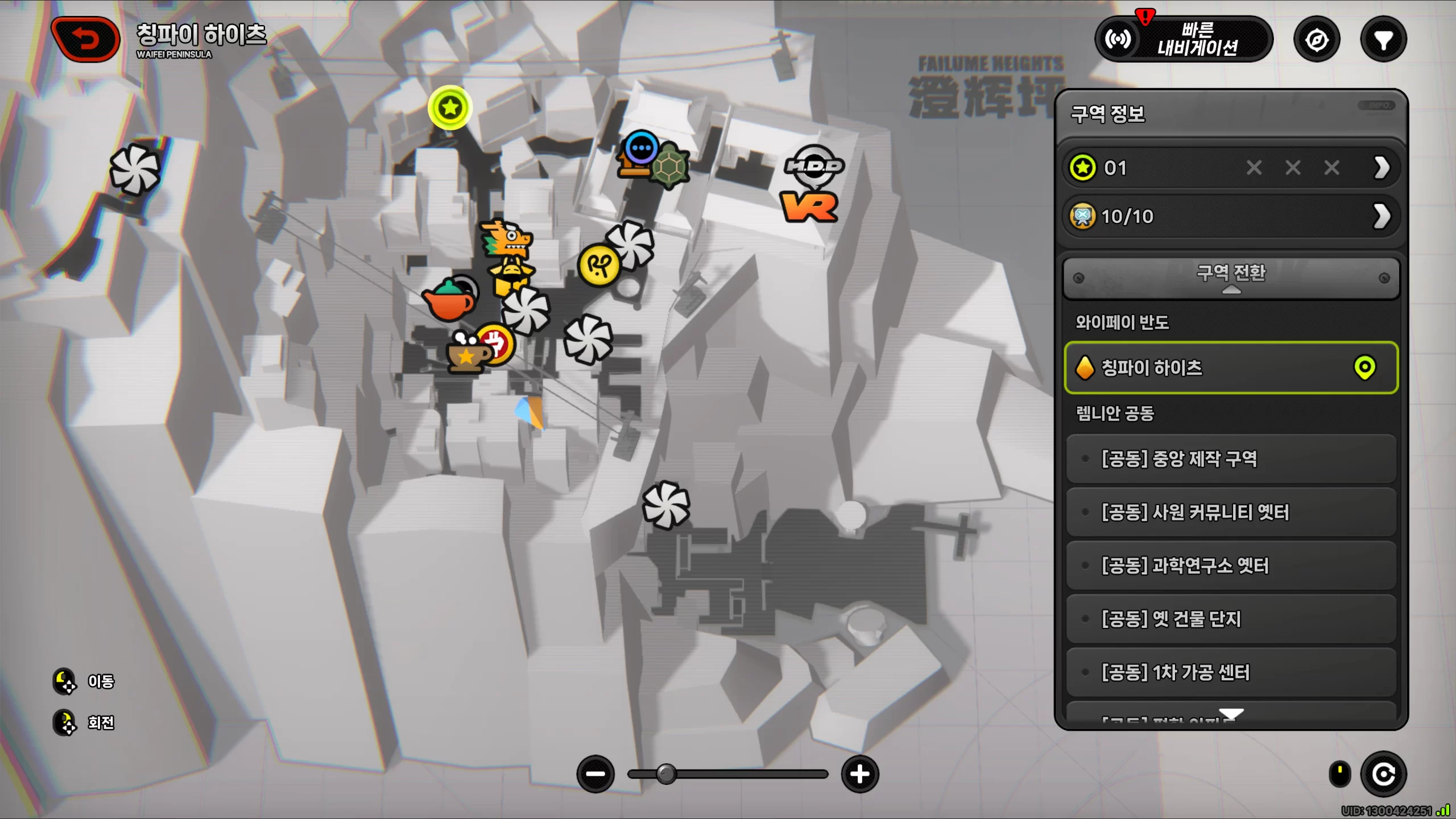
Task: Reset map view with the circular arrow button
Action: click(x=1383, y=774)
